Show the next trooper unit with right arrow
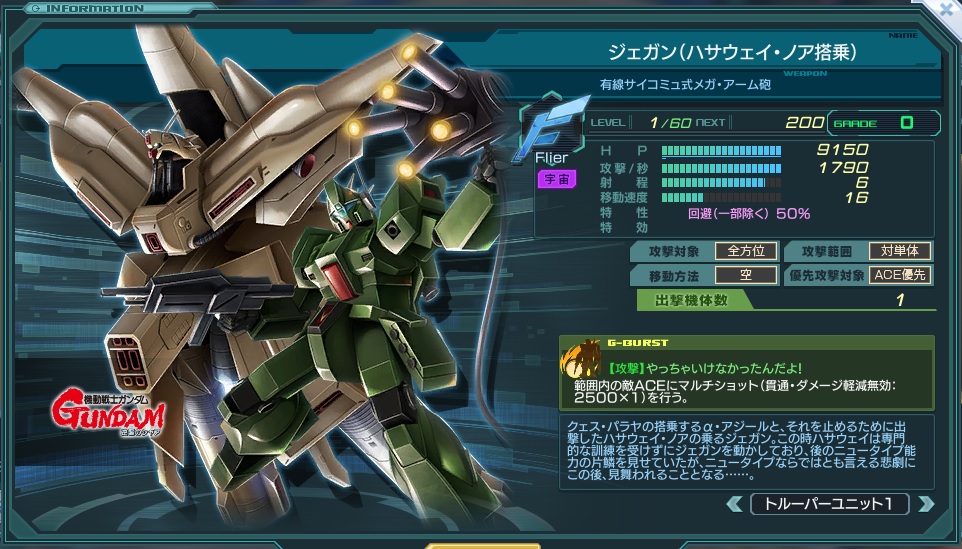 point(925,504)
